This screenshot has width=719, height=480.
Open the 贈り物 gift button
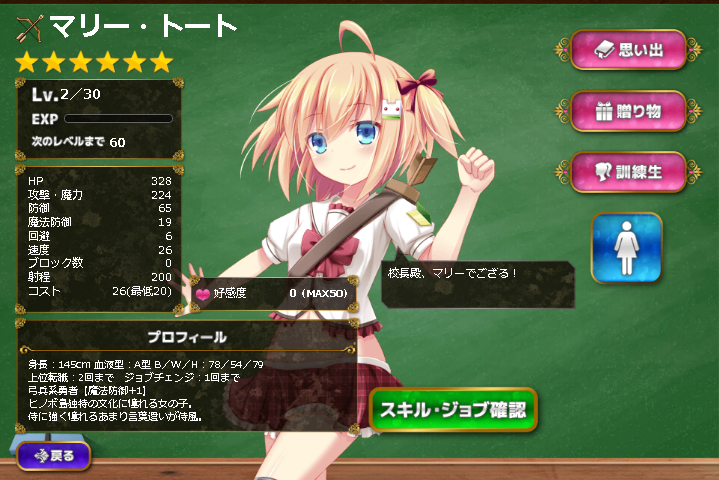[628, 110]
